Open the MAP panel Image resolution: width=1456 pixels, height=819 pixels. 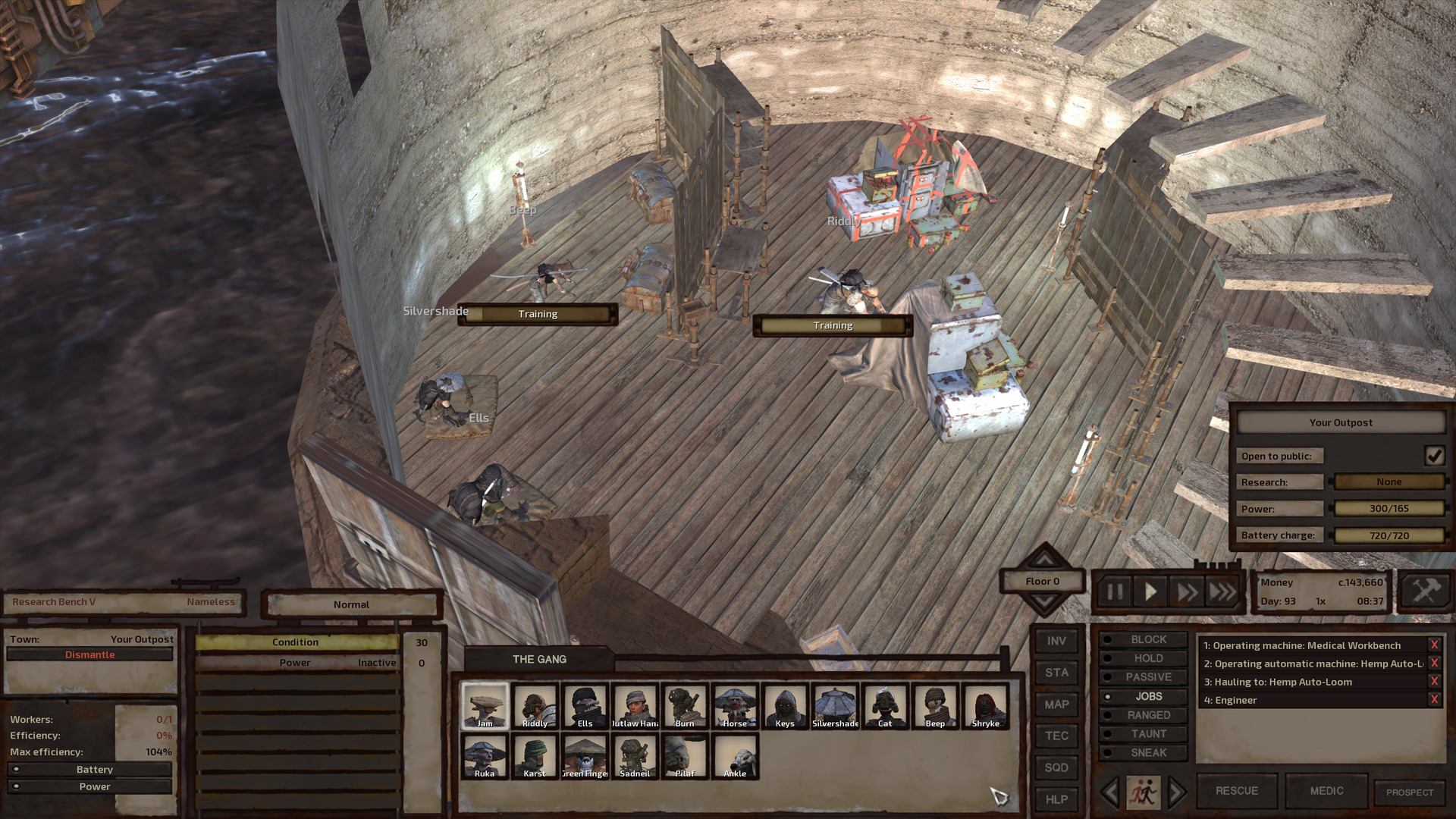(1056, 704)
